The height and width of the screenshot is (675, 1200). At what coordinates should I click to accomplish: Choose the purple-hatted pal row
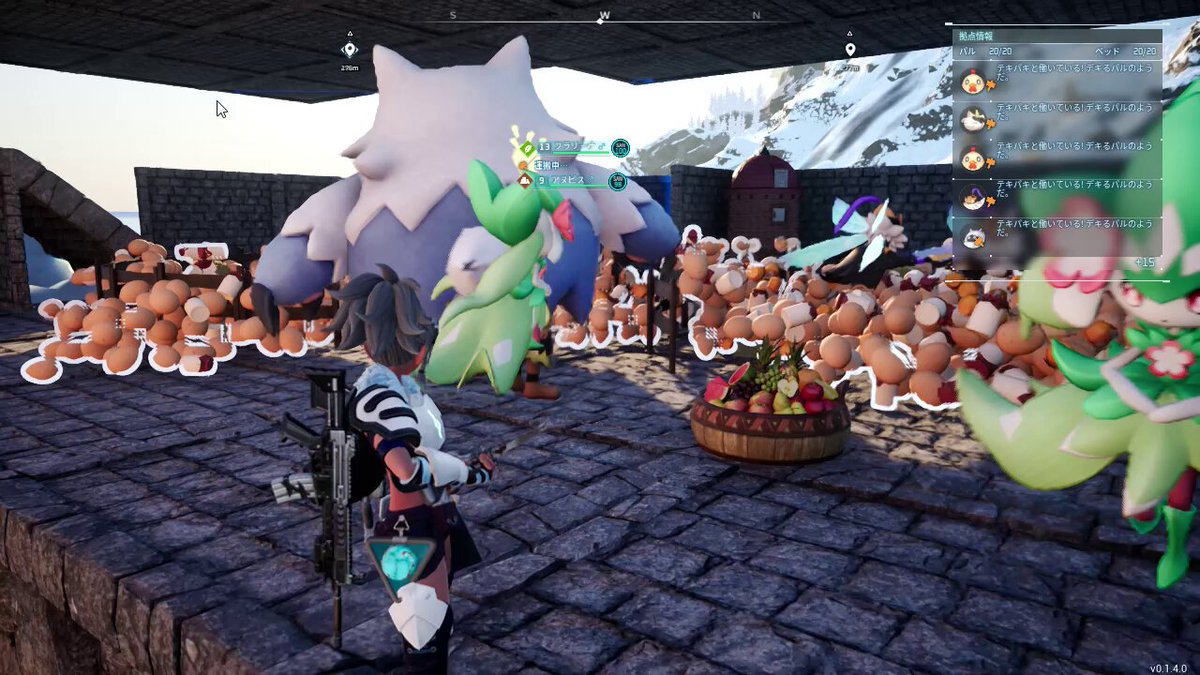pos(1058,198)
